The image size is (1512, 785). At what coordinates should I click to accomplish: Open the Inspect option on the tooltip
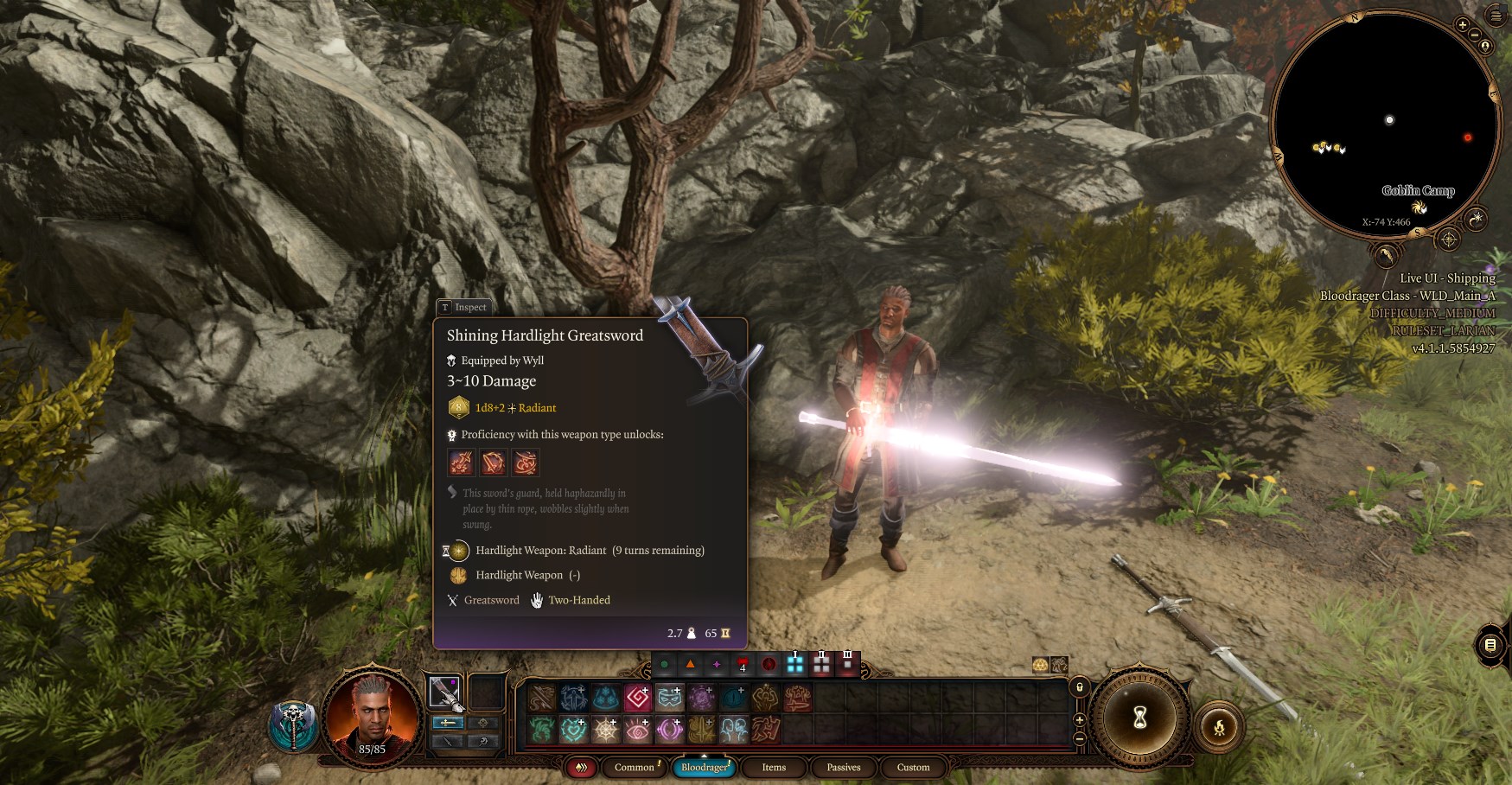click(463, 307)
